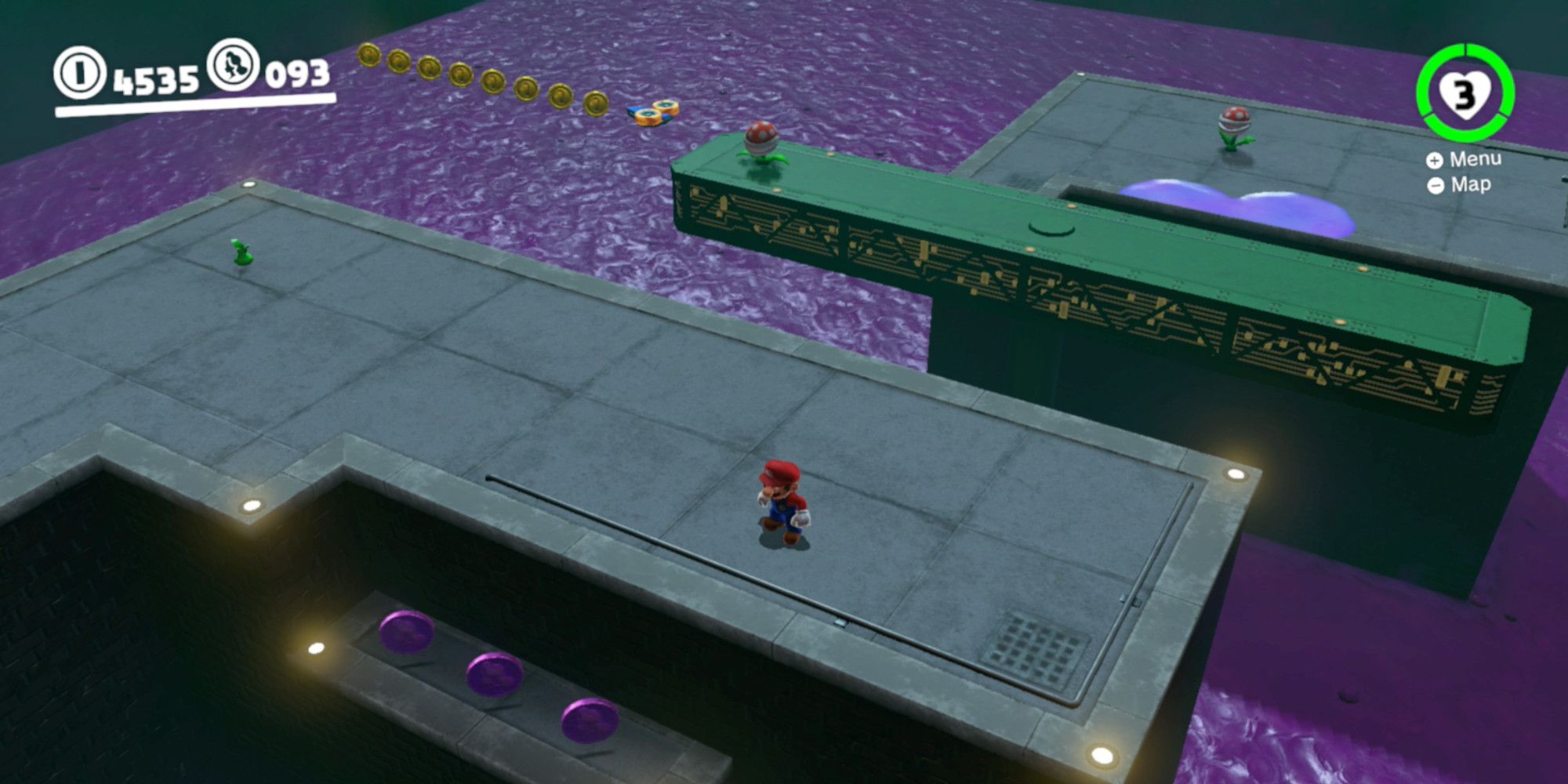Open the Menu option
Image resolution: width=1568 pixels, height=784 pixels.
[x=1476, y=158]
